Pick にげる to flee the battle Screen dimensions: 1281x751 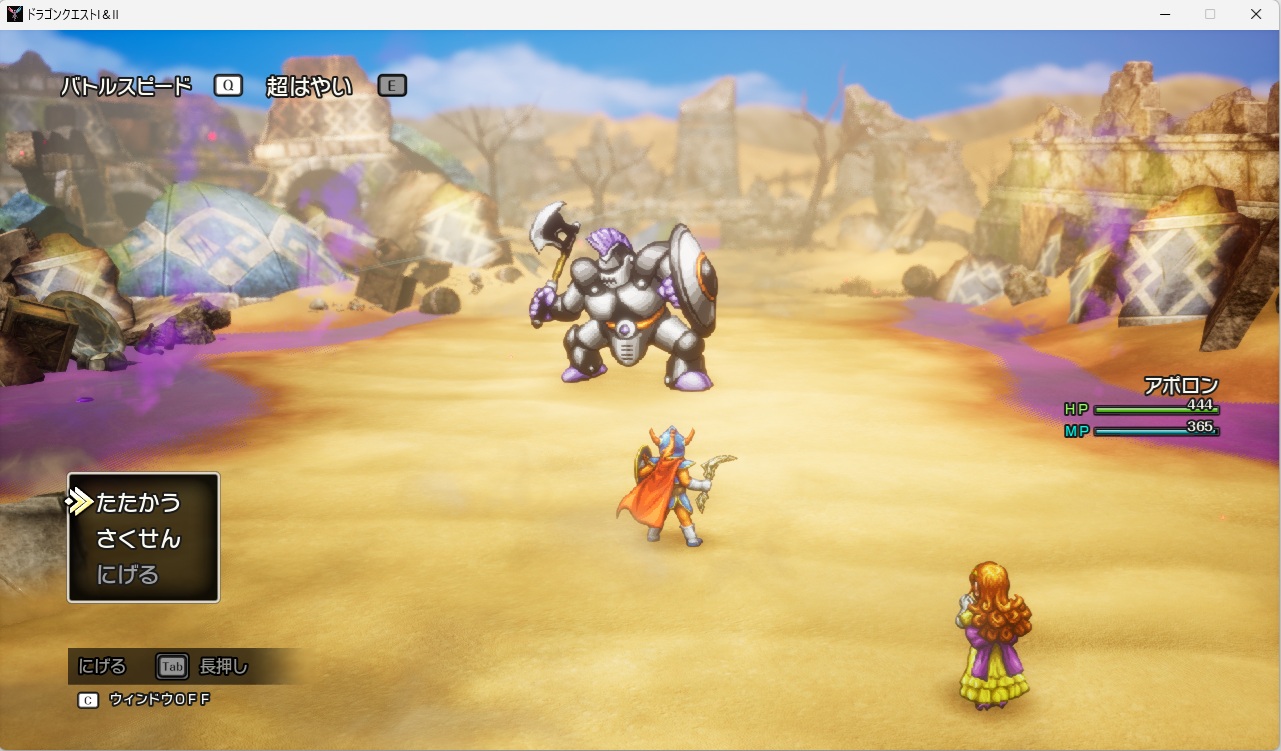tap(127, 575)
